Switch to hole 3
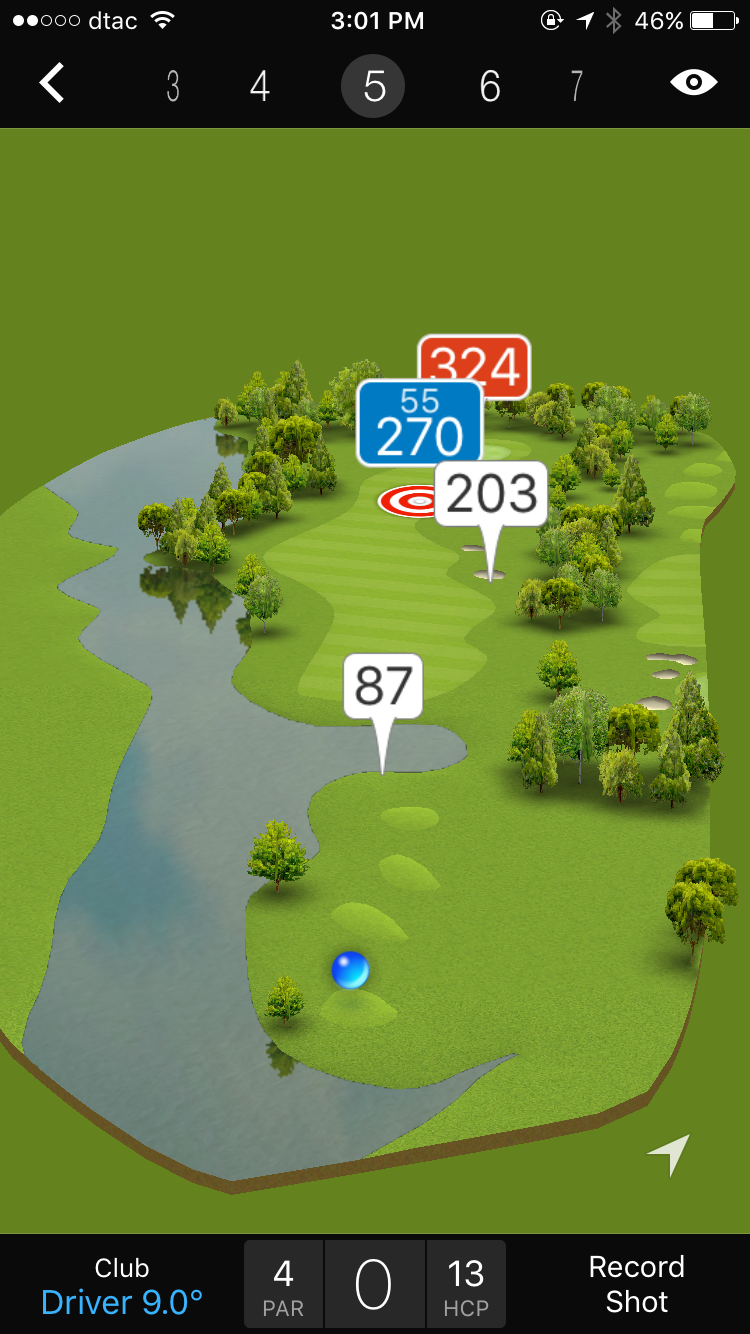 point(173,87)
